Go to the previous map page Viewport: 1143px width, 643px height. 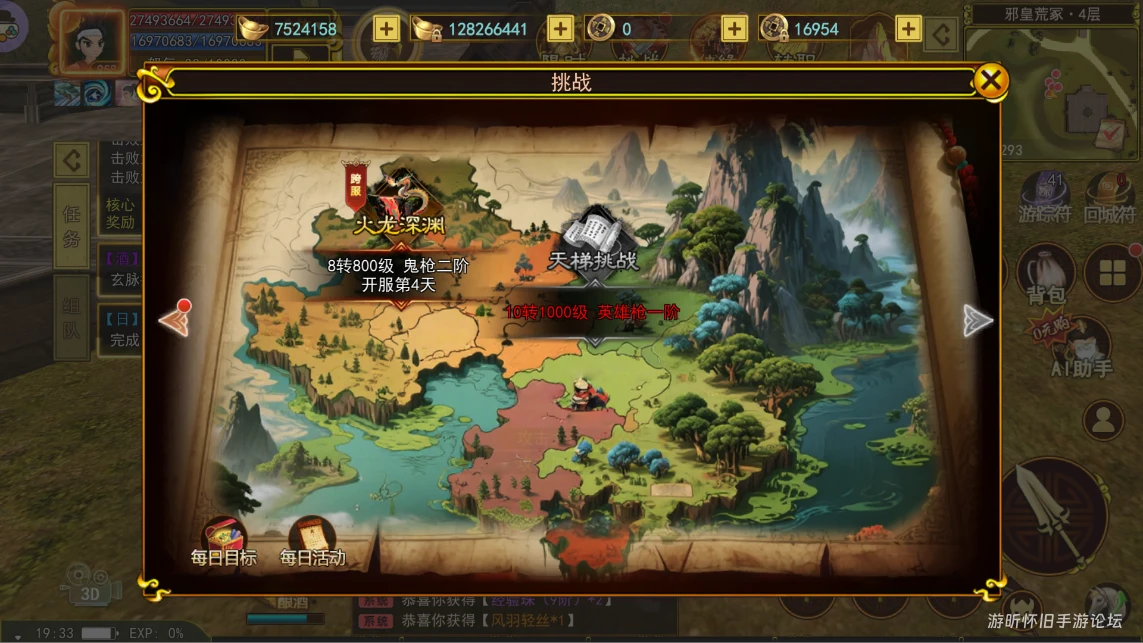click(175, 320)
